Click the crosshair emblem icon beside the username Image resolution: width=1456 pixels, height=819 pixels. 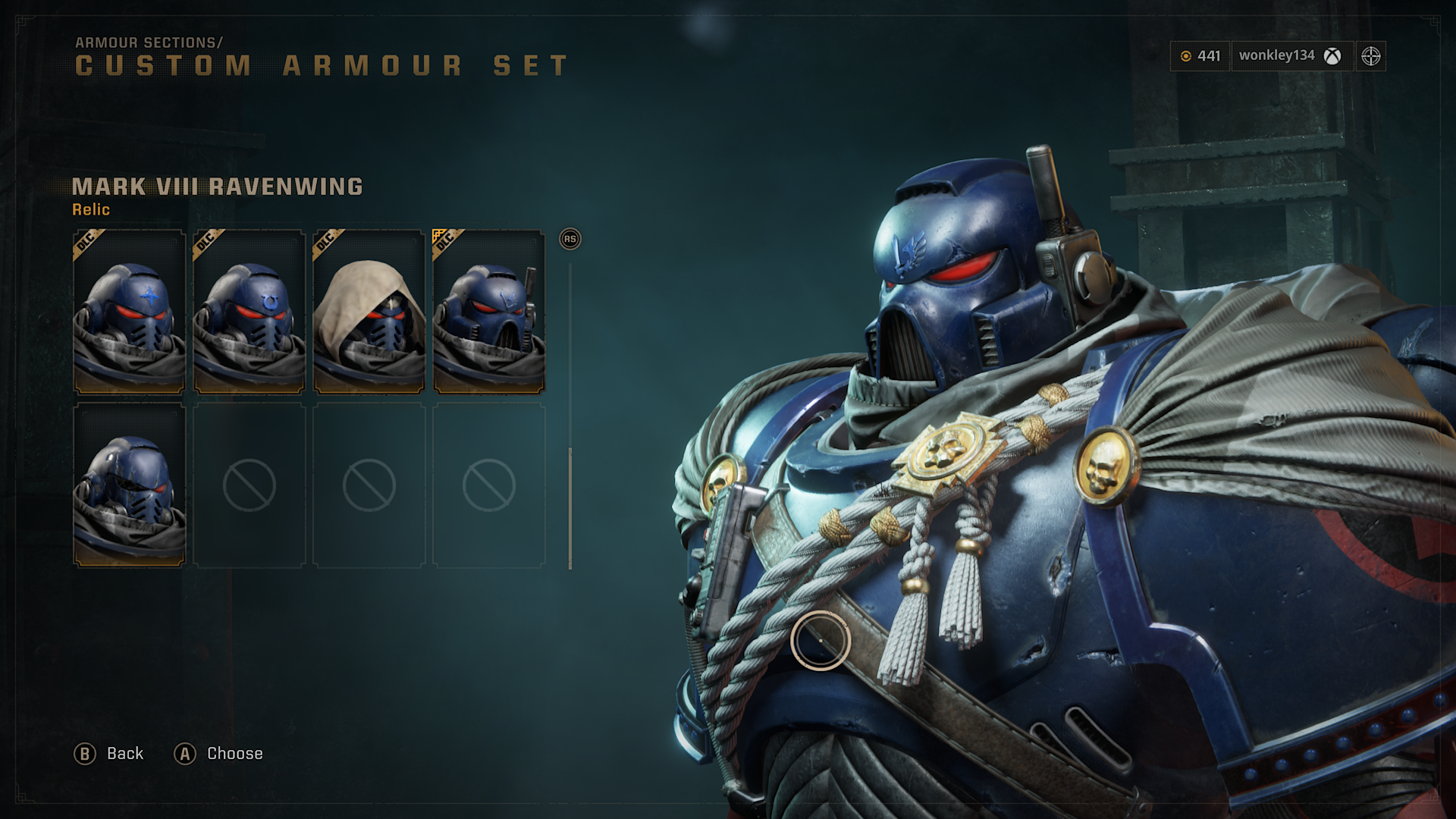[1370, 56]
